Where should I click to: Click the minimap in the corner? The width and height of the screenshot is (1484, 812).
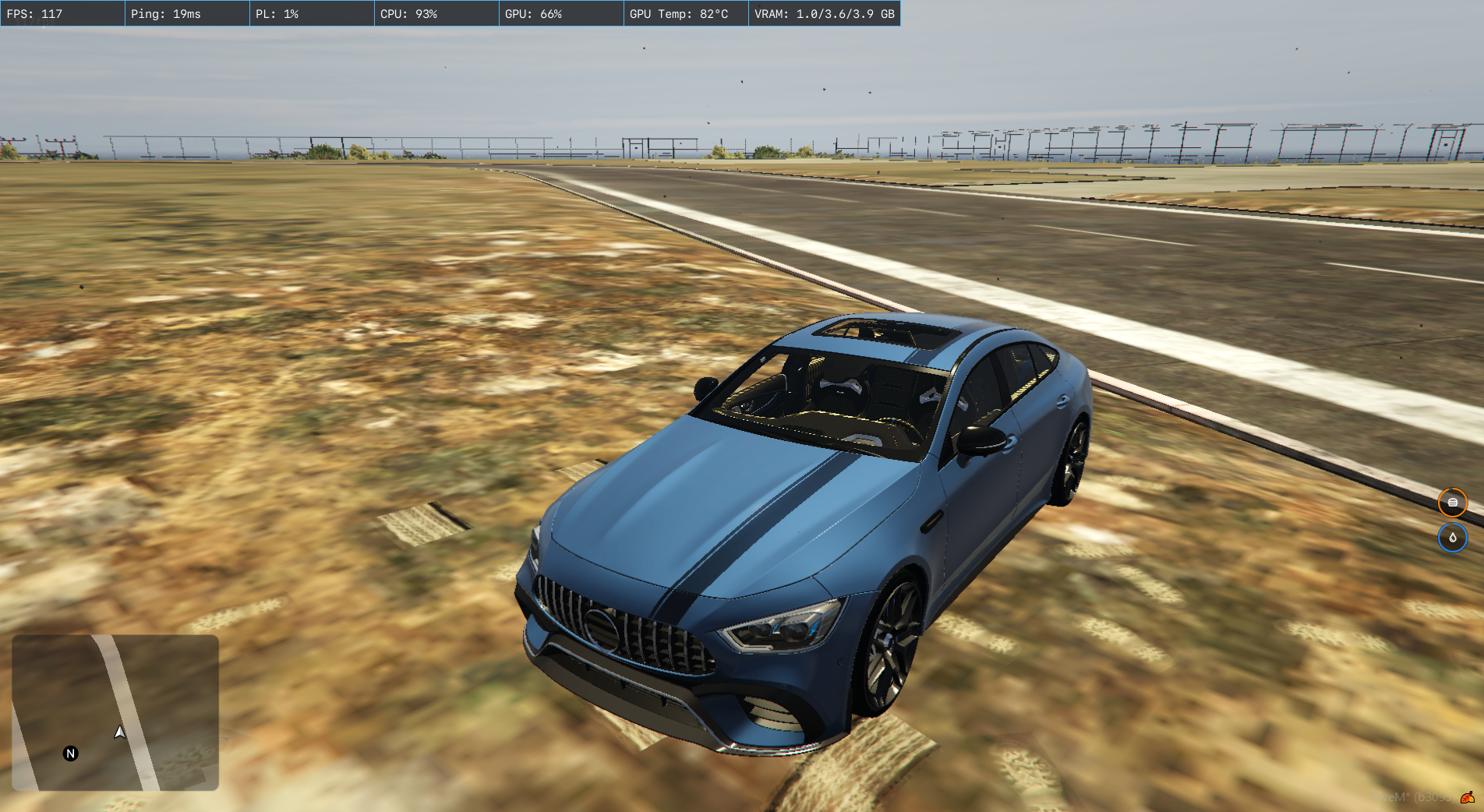click(115, 712)
